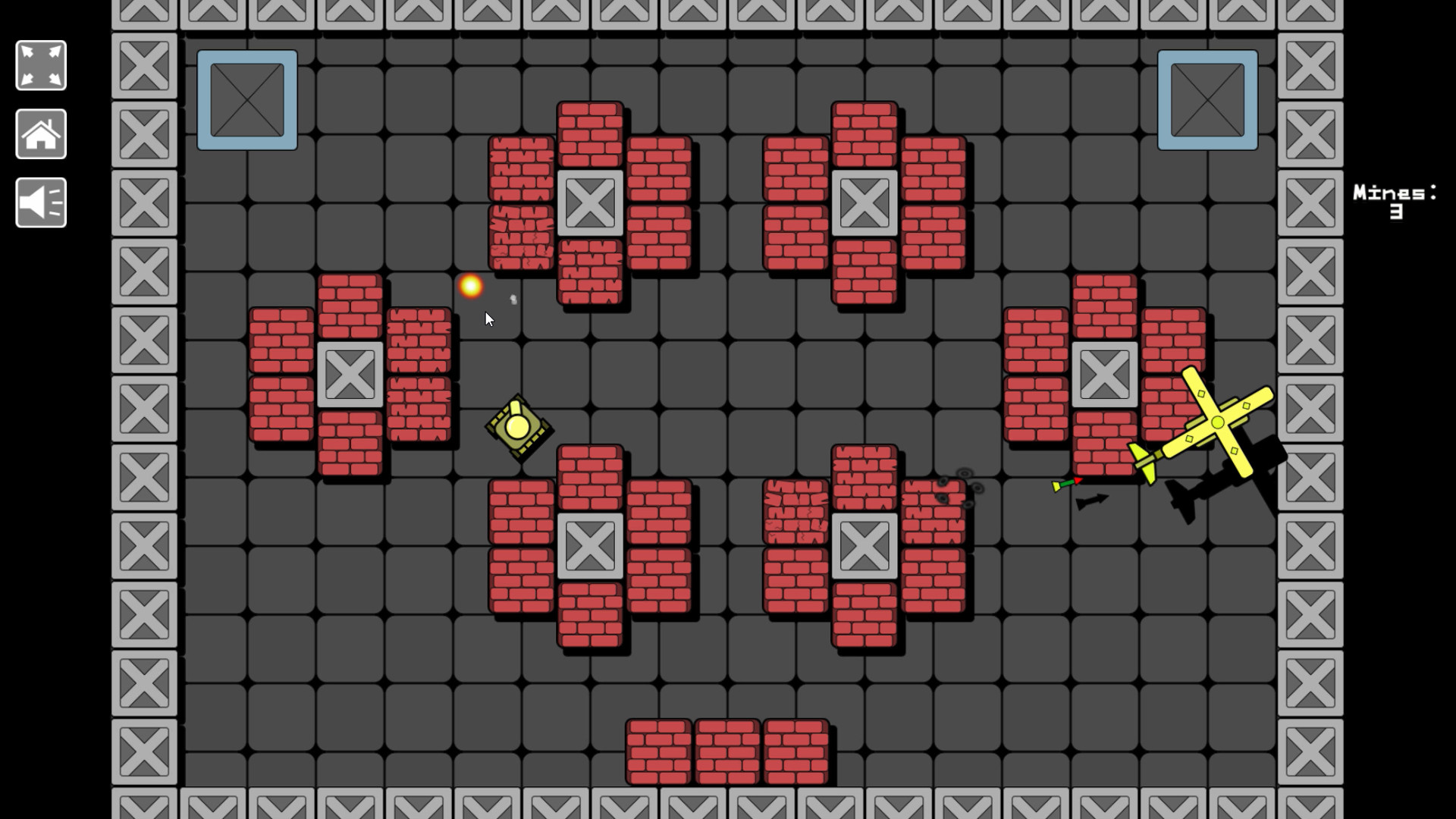Viewport: 1456px width, 819px height.
Task: Click the fireball projectile
Action: (469, 287)
